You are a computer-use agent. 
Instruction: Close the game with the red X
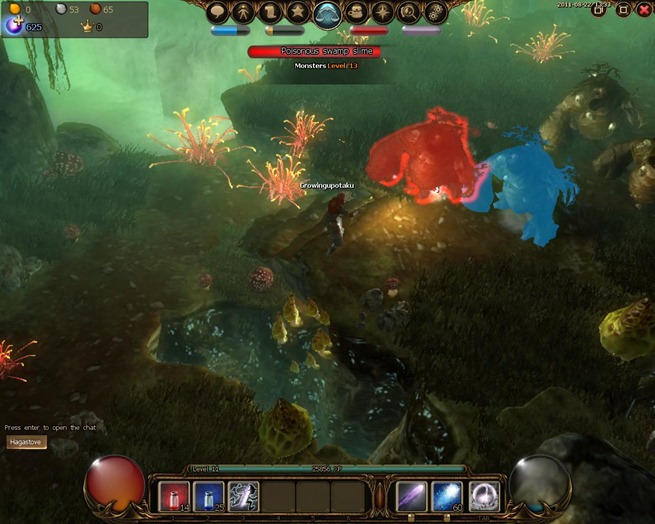click(644, 10)
